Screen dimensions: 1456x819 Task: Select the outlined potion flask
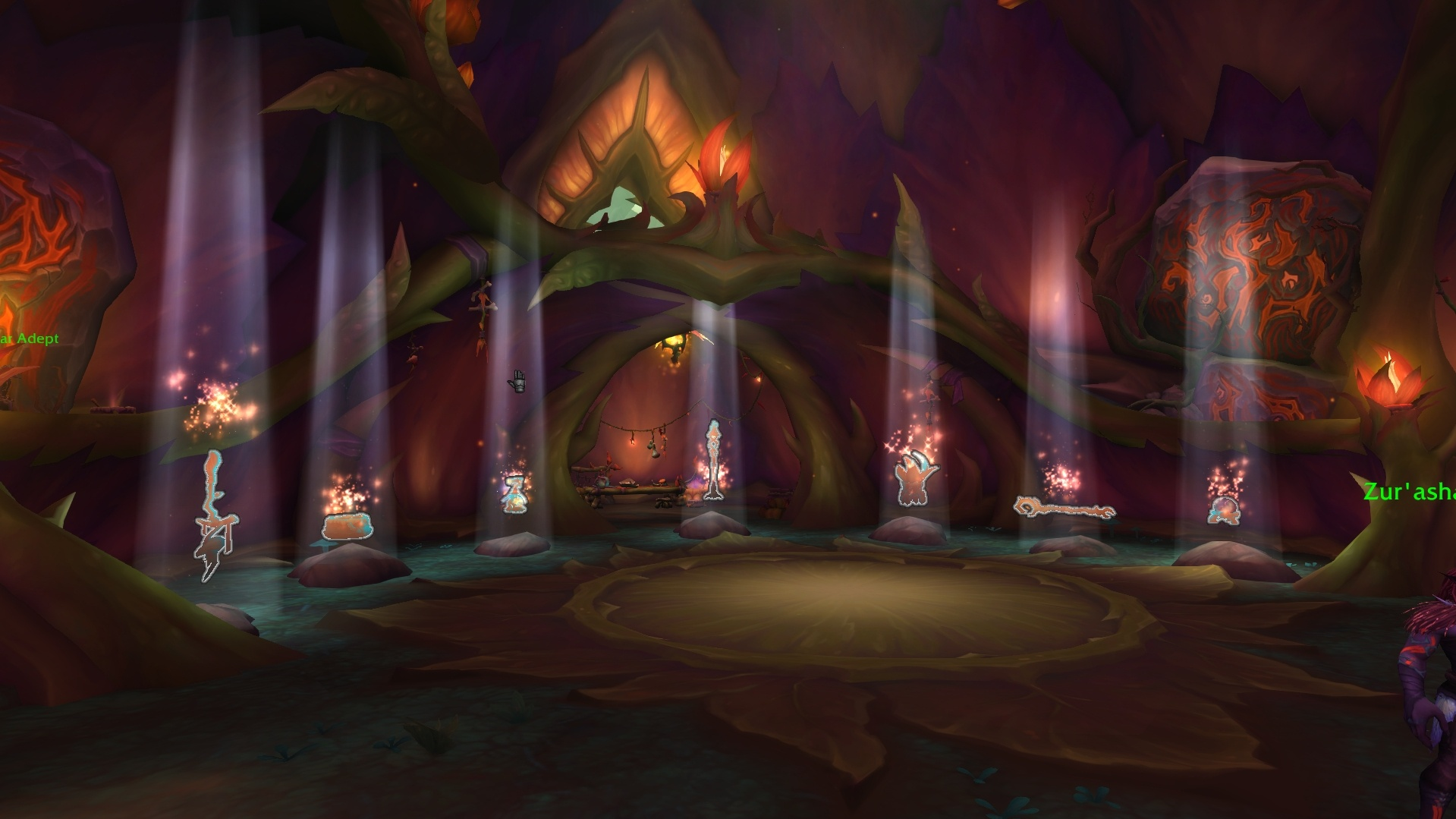(514, 493)
